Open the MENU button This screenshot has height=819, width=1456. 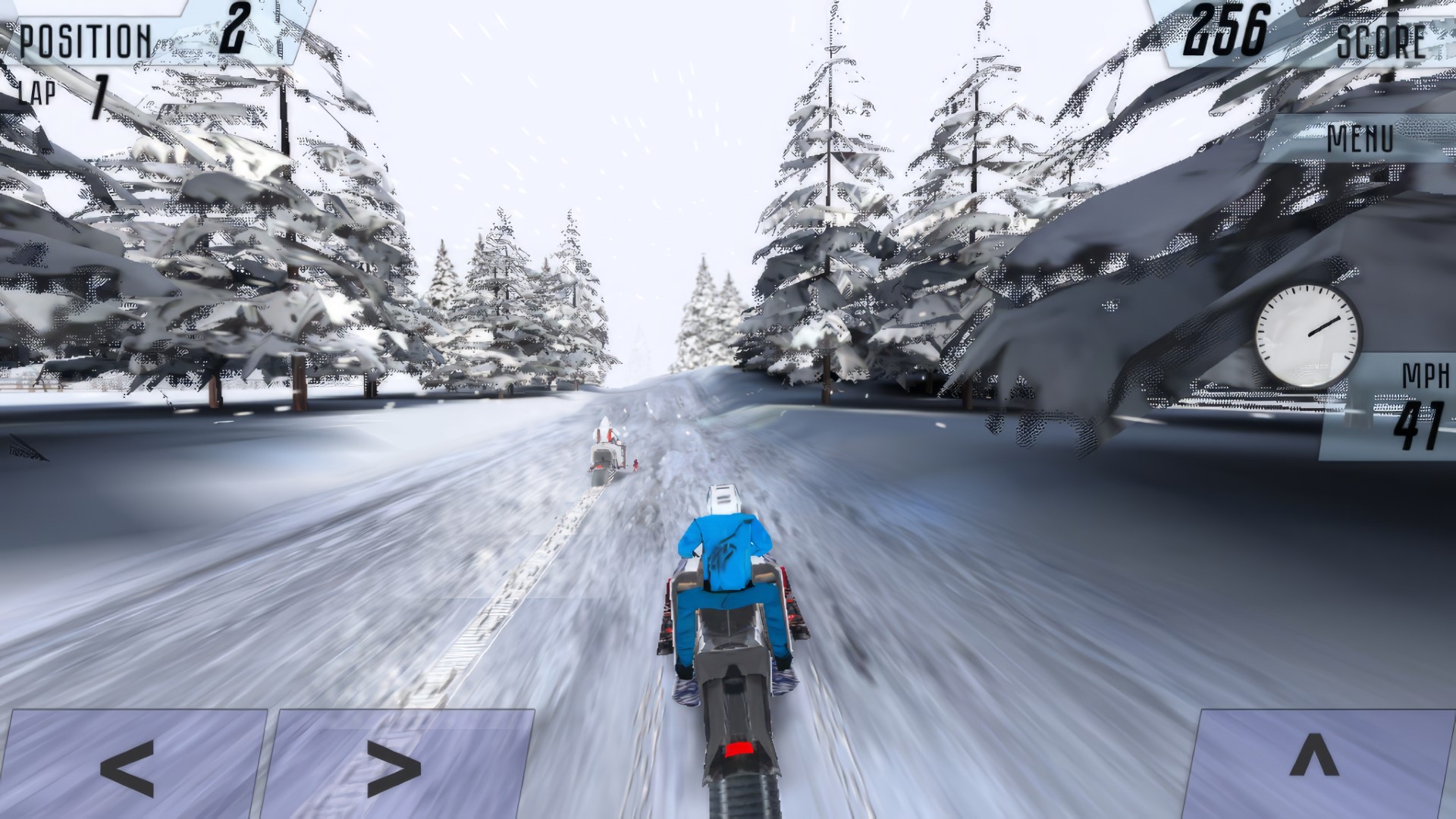pos(1361,139)
